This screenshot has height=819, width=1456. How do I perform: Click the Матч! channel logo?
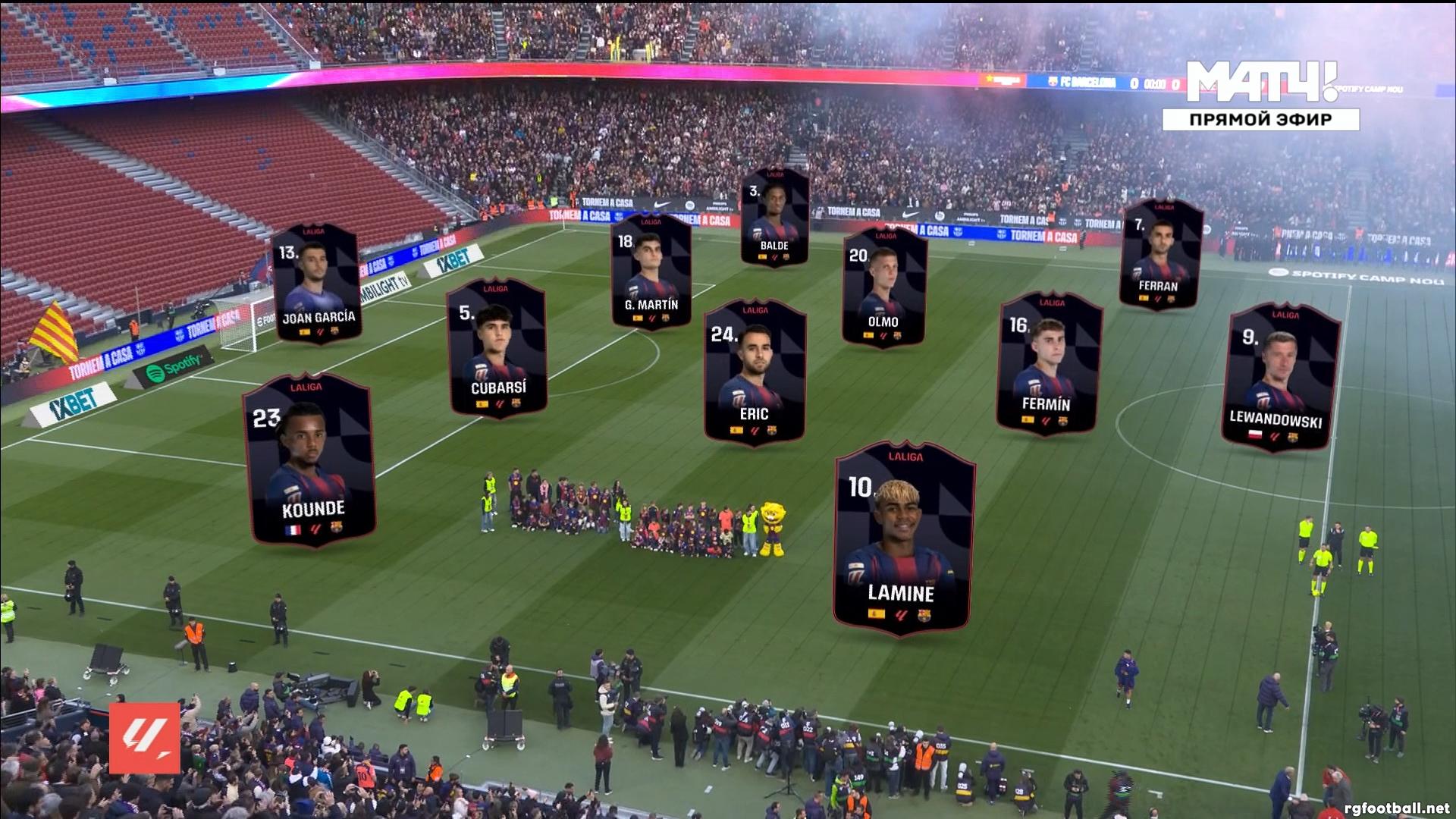pyautogui.click(x=1260, y=81)
